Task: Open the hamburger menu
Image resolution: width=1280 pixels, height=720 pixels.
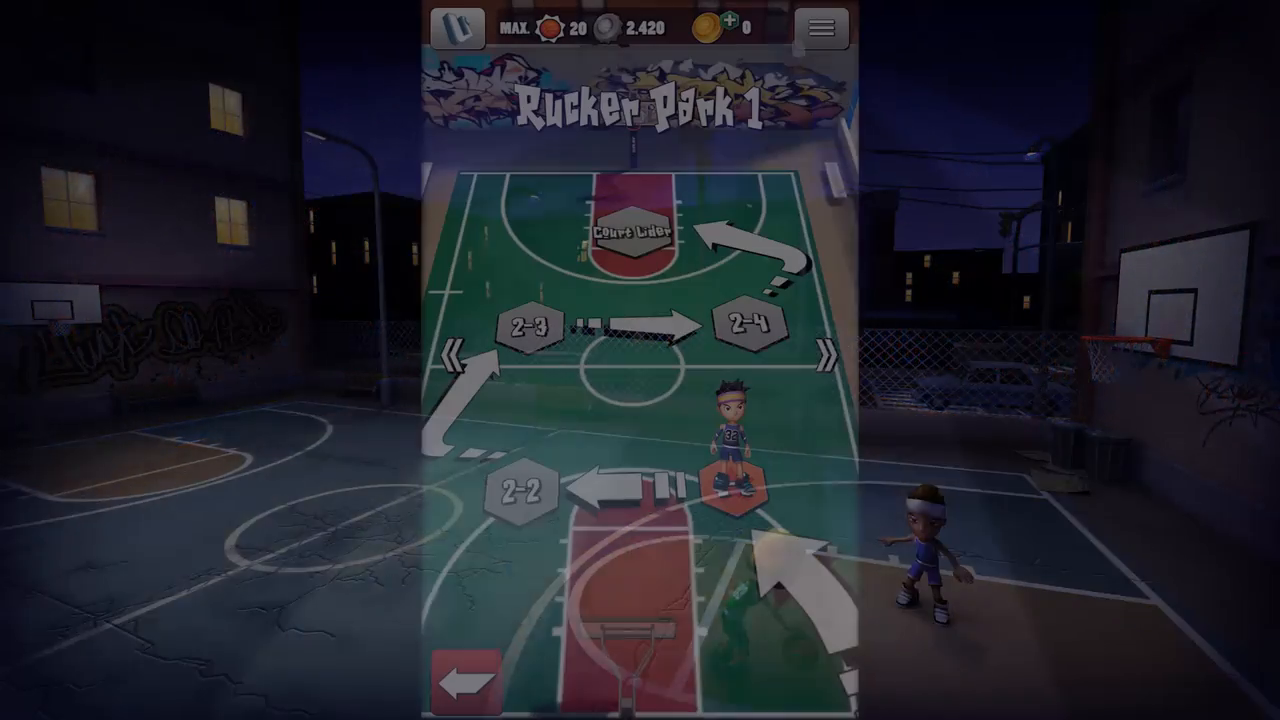Action: [821, 28]
